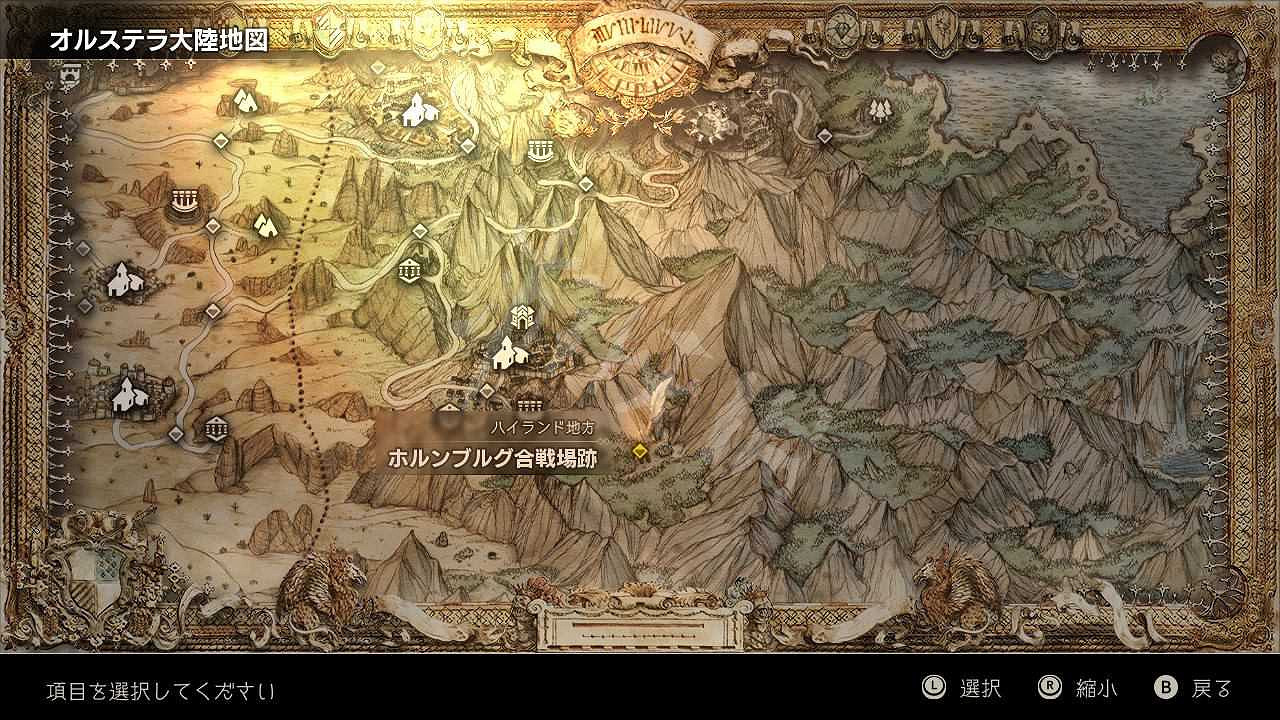
Task: Click the yellow diamond marker for Hornburg battlefield
Action: (640, 452)
